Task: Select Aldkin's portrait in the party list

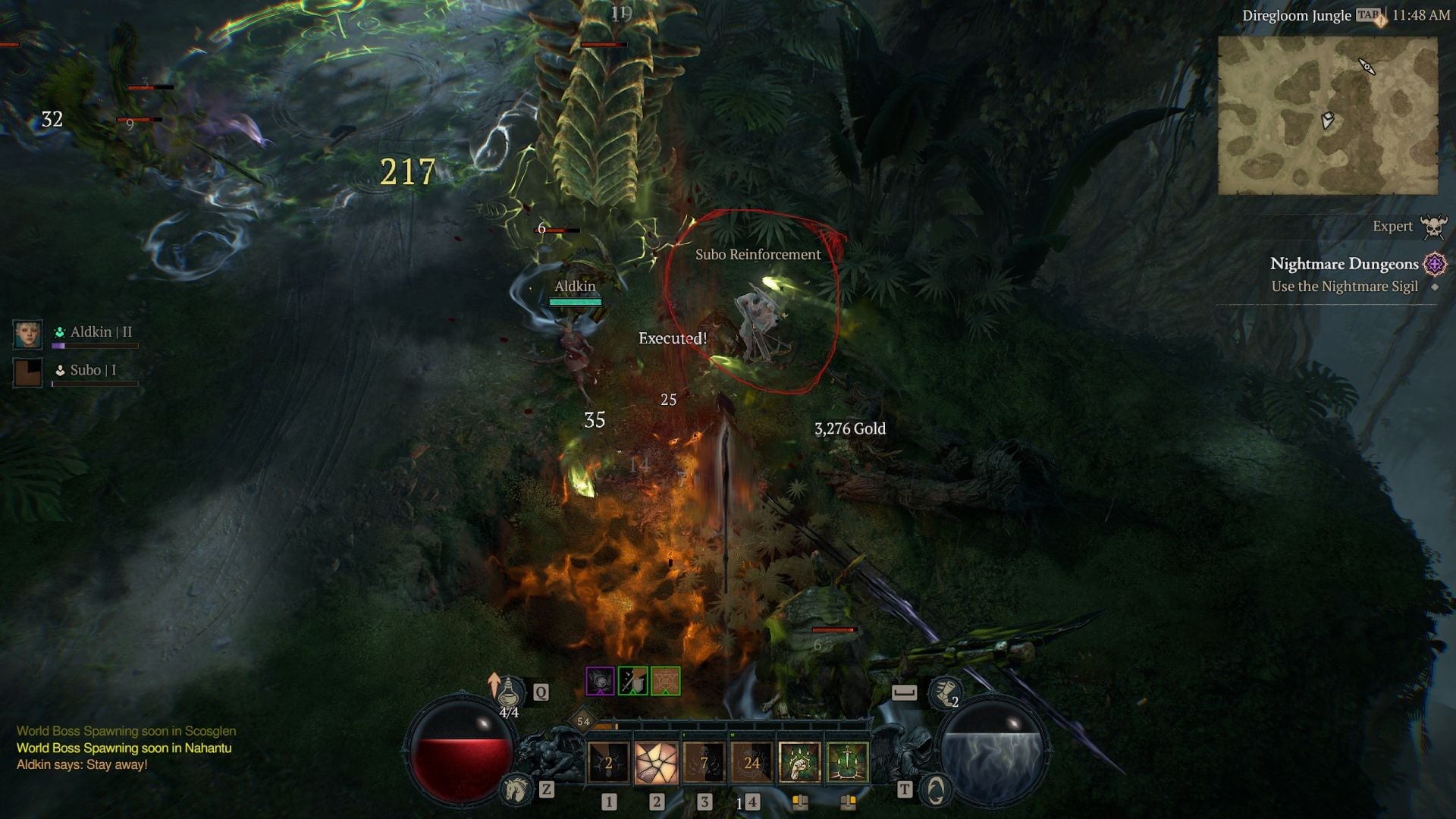Action: (27, 334)
